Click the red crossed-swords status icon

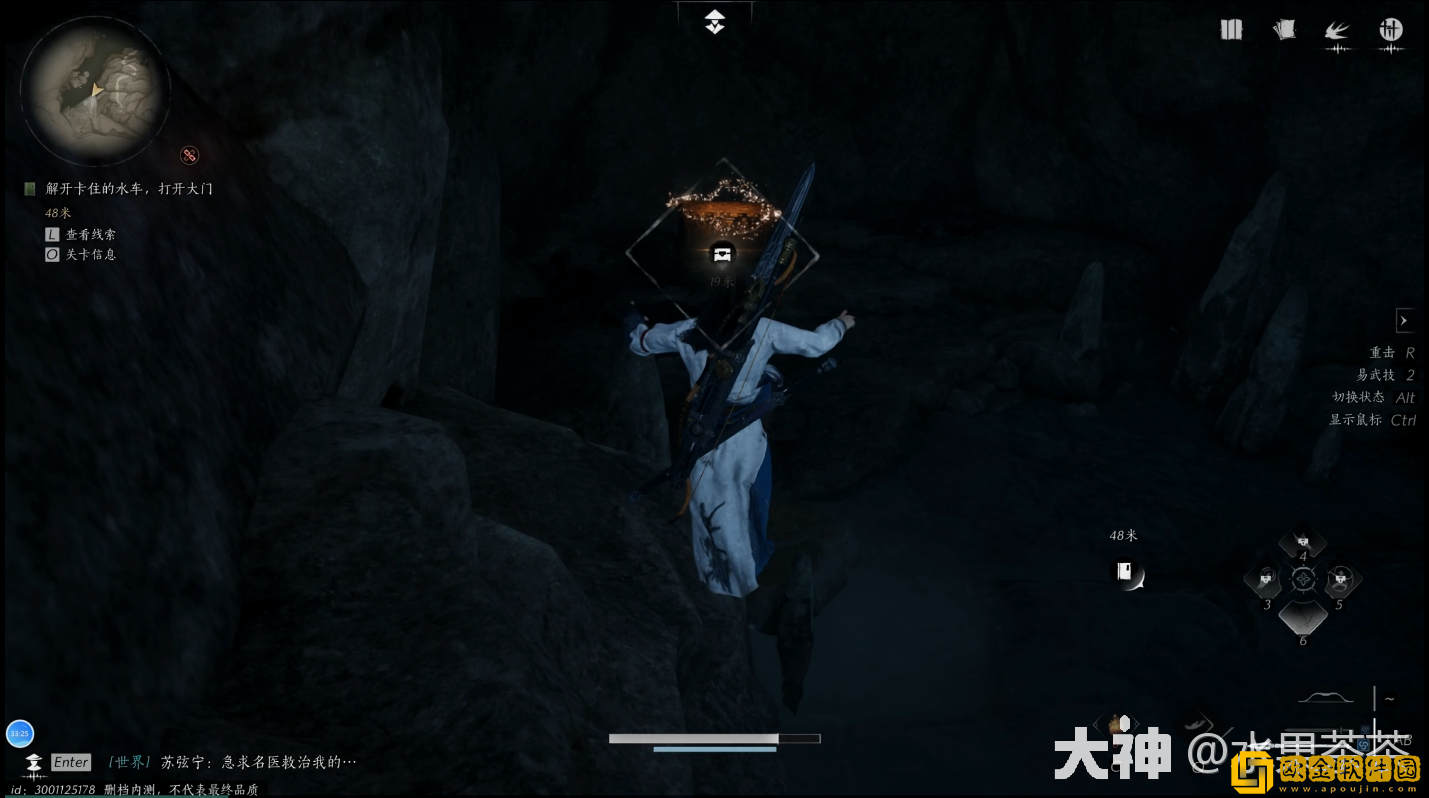189,155
